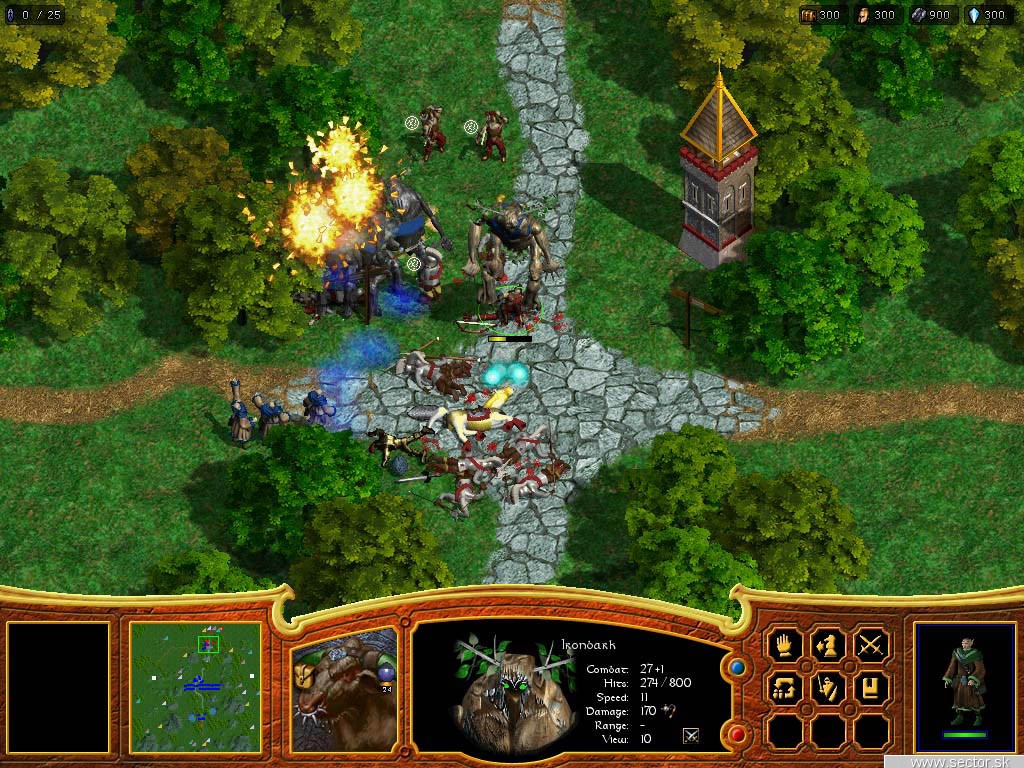Image resolution: width=1024 pixels, height=768 pixels.
Task: Click the minimap
Action: click(195, 688)
